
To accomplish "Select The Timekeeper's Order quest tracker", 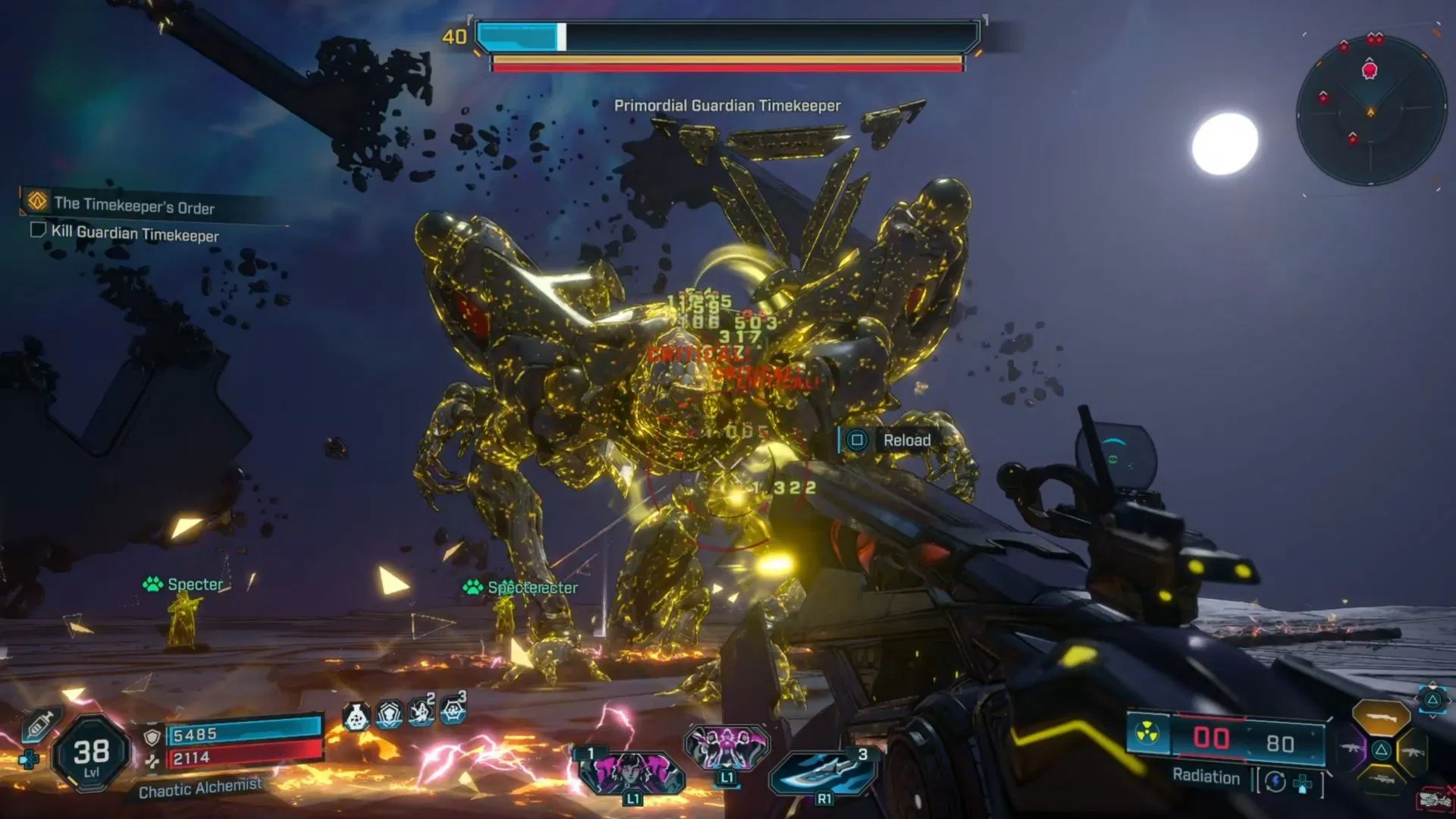I will pos(133,205).
